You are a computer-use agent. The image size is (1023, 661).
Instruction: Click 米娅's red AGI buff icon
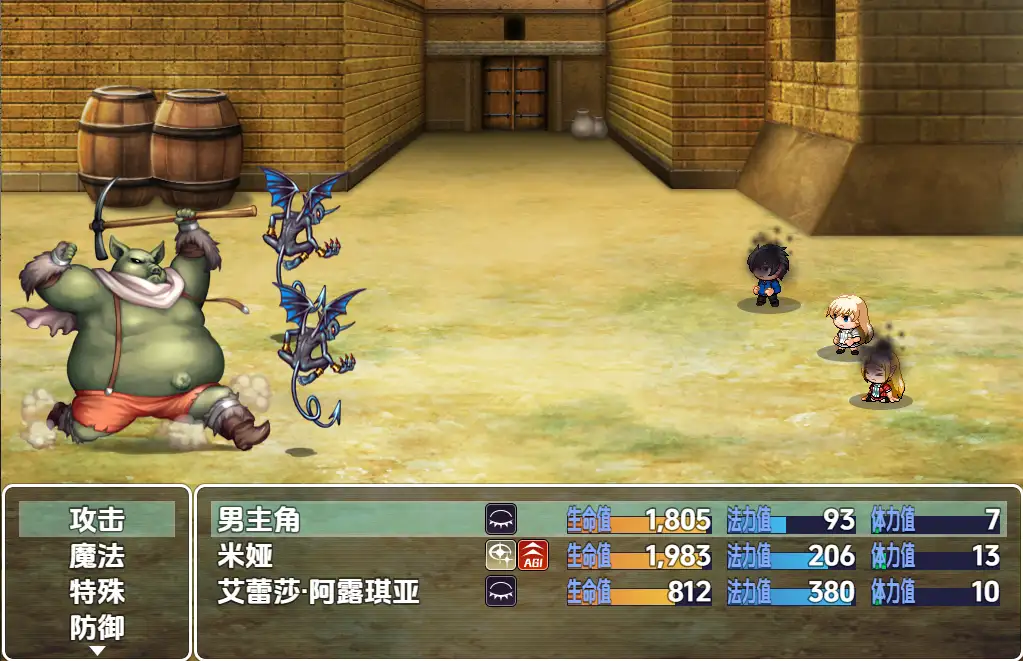click(533, 555)
